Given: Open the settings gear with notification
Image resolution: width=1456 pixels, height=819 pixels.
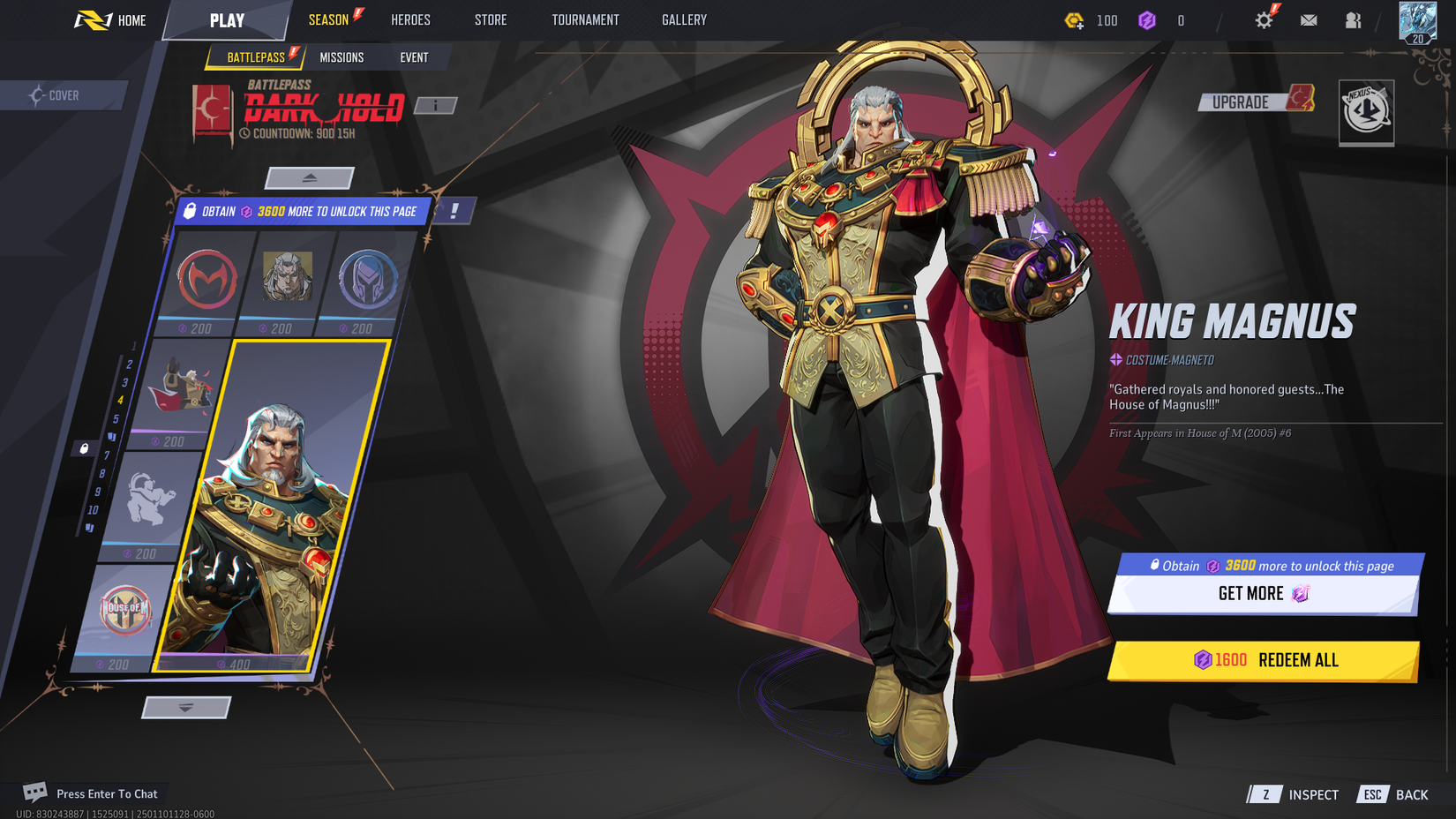Looking at the screenshot, I should click(x=1265, y=19).
